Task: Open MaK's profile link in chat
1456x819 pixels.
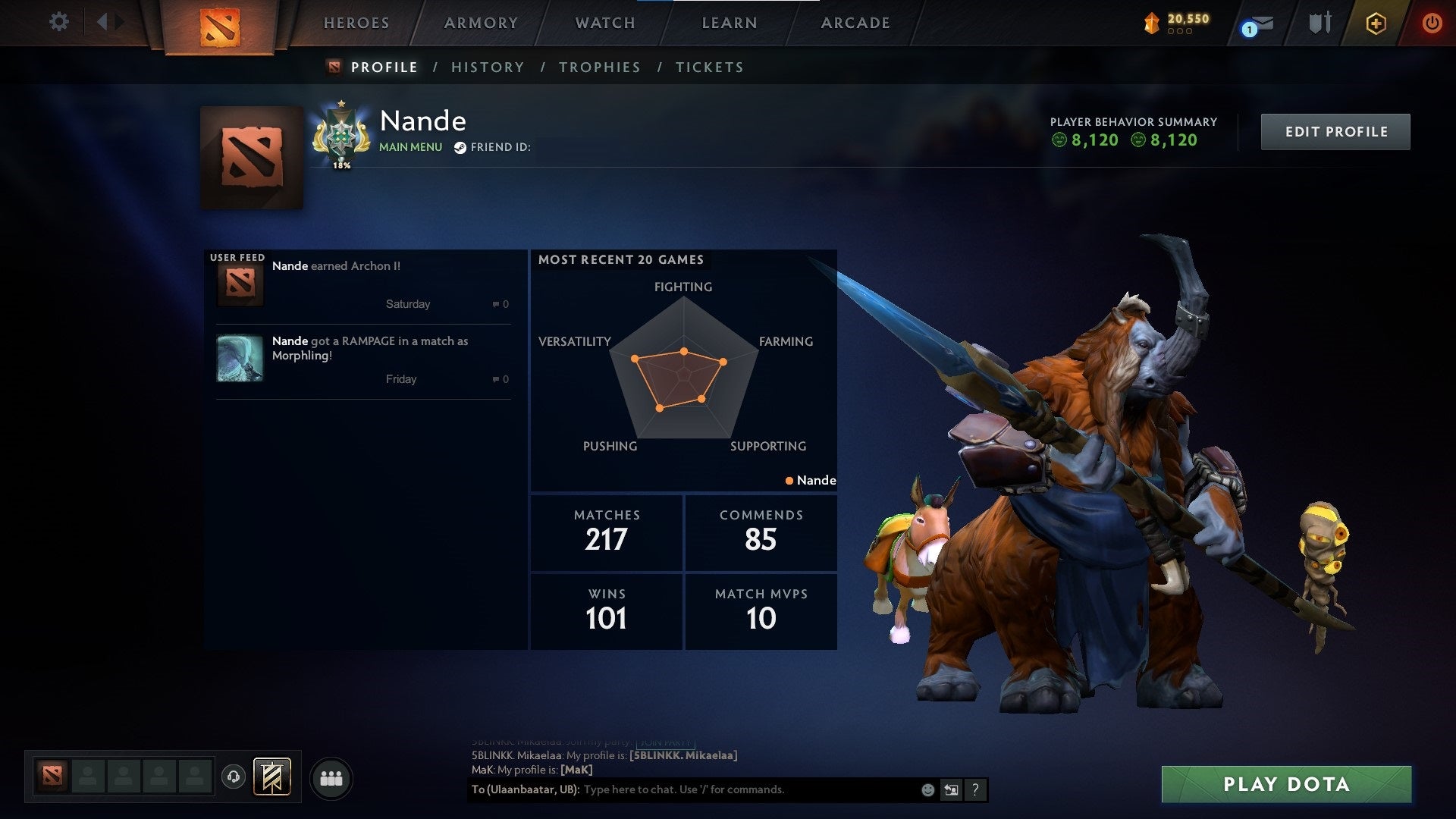Action: pos(578,770)
